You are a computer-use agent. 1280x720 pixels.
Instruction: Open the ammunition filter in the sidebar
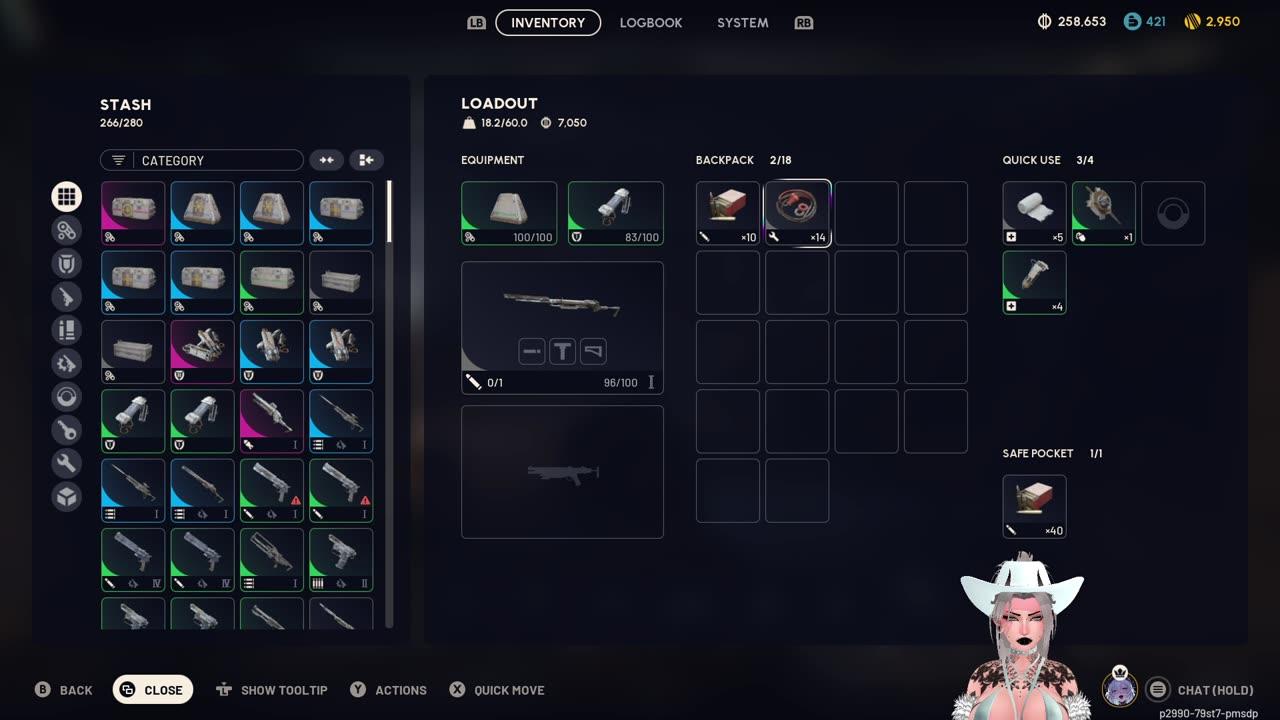[x=66, y=330]
